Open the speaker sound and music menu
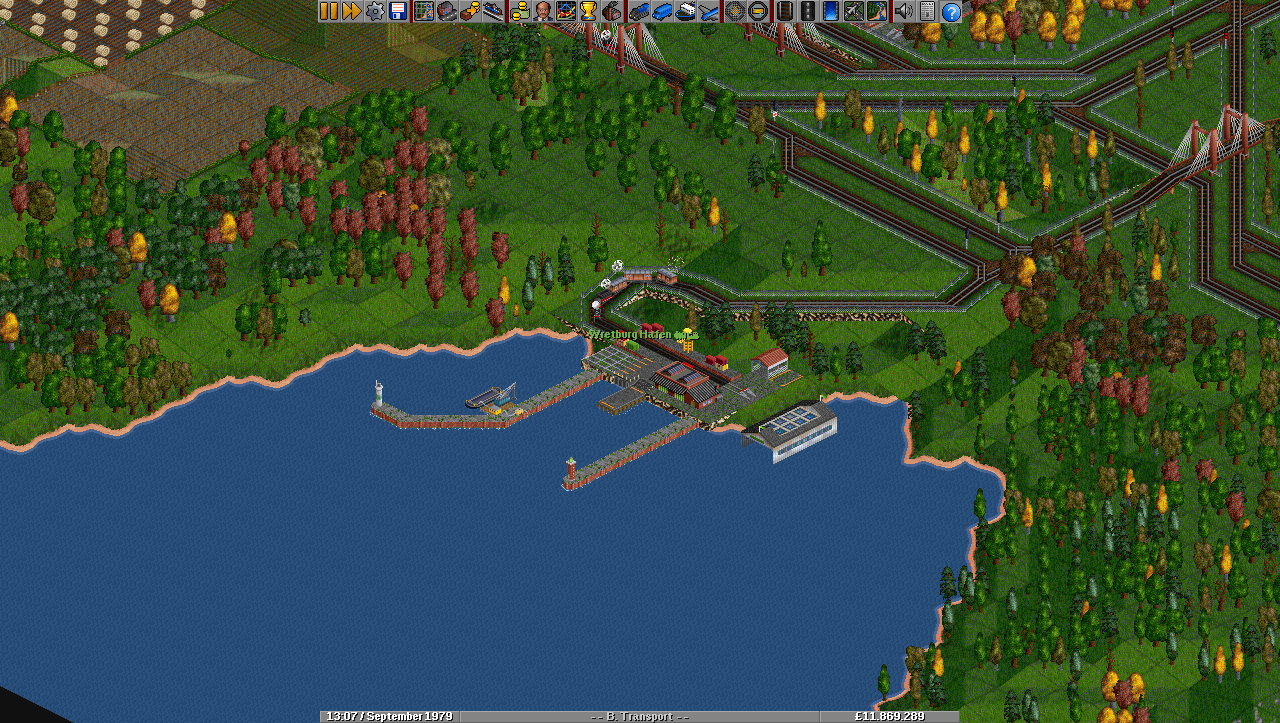Screen dimensions: 1280x723 903,11
